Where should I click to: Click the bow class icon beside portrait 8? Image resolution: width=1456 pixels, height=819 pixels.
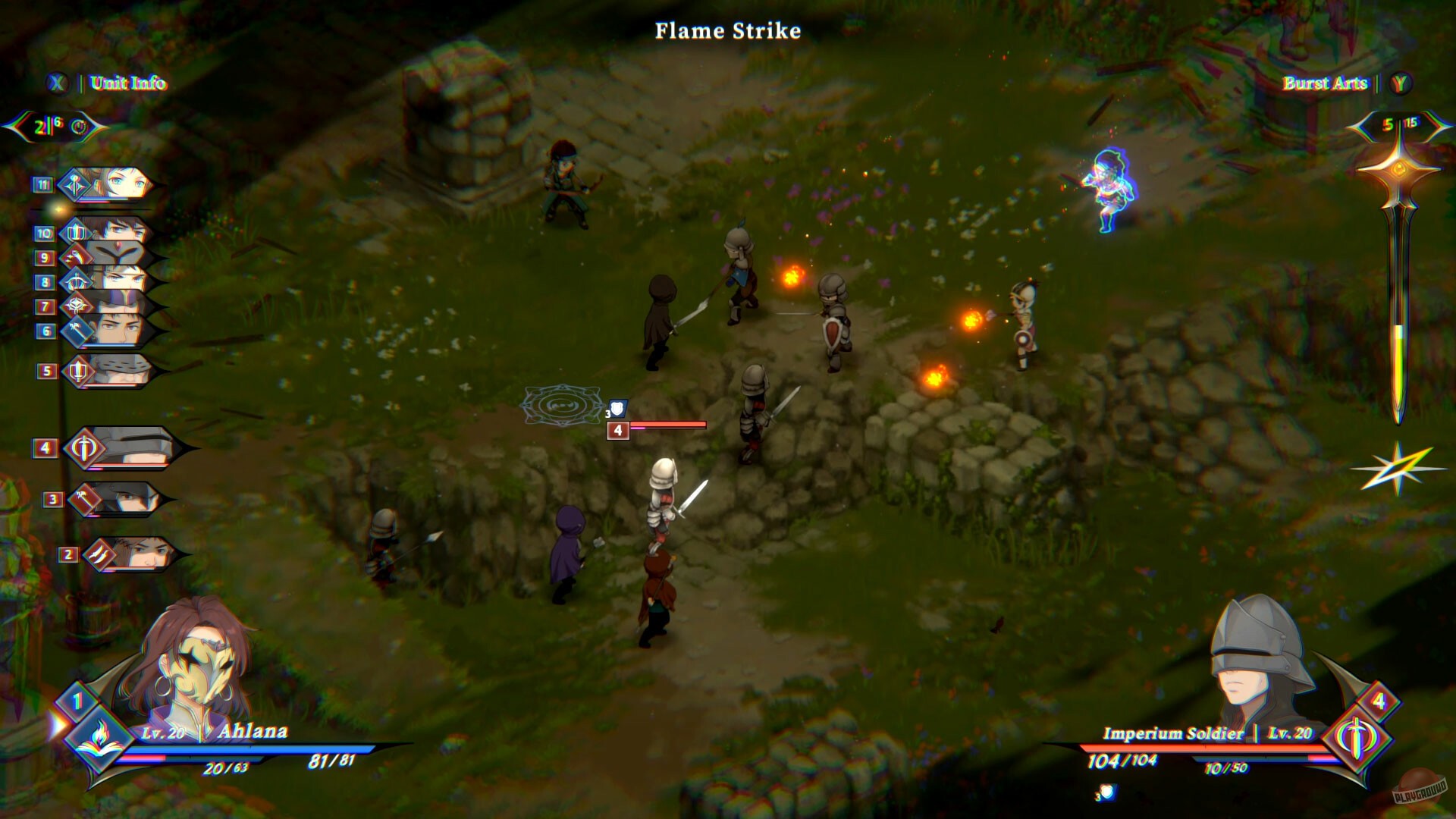(74, 279)
